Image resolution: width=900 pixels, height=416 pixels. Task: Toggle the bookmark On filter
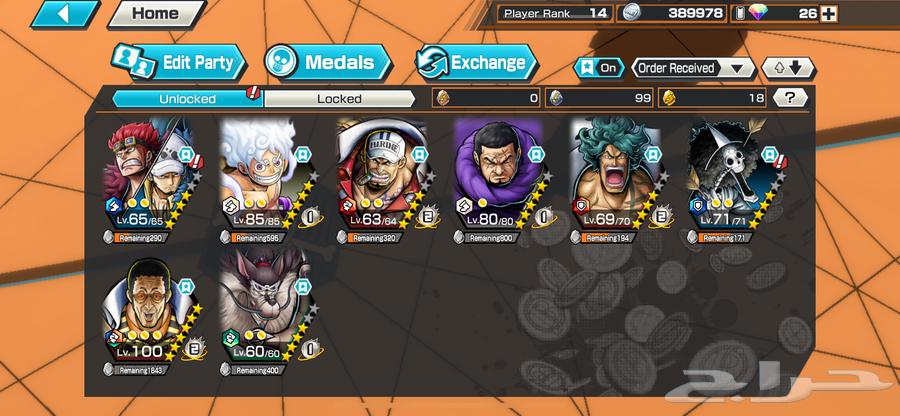click(x=596, y=68)
